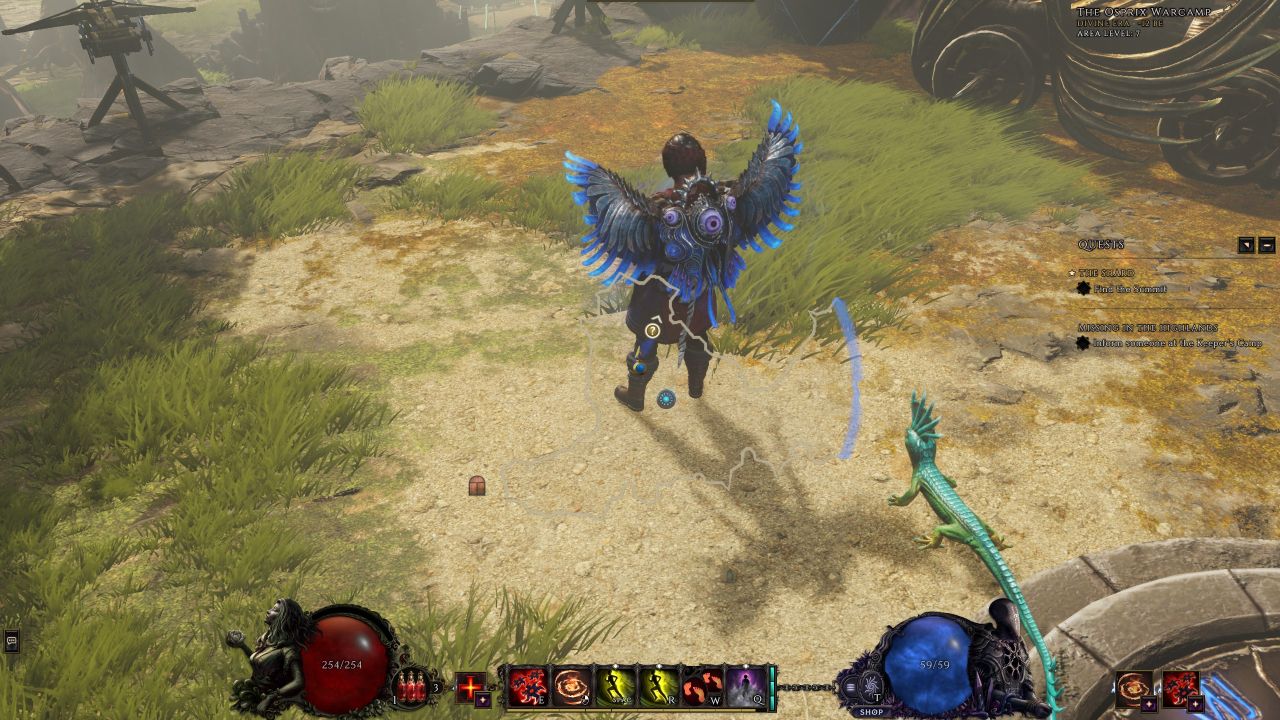Select the Find the Summit quest objective
The width and height of the screenshot is (1280, 720).
tap(1129, 288)
